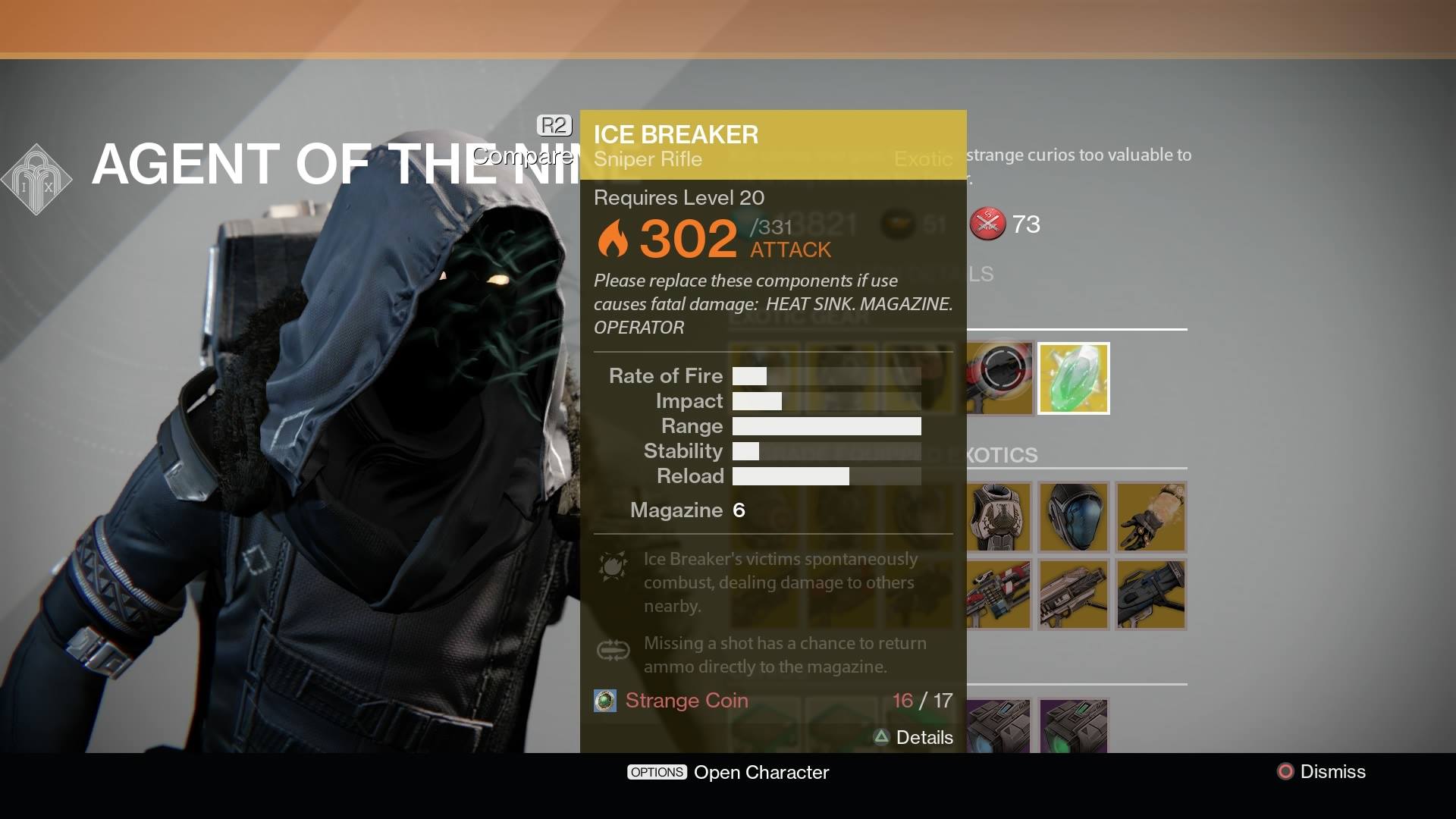Click the Range stat bar
Screen dimensions: 1456x819
(x=827, y=426)
